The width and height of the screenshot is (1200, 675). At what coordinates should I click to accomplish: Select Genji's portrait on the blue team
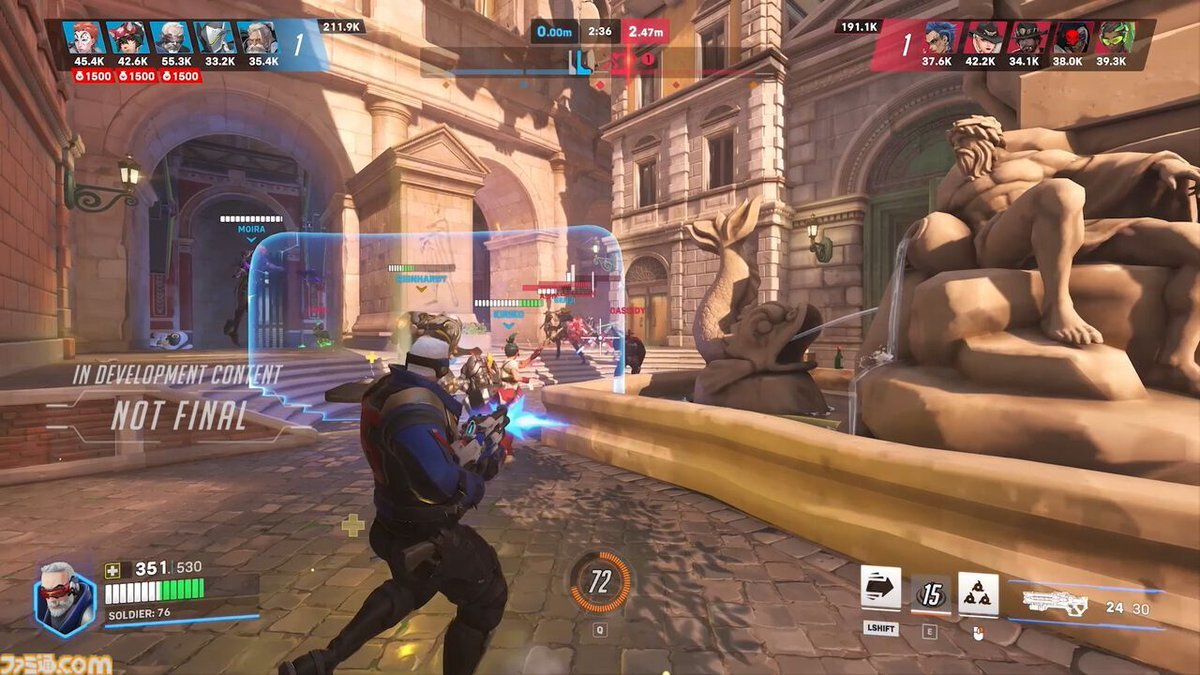click(215, 37)
